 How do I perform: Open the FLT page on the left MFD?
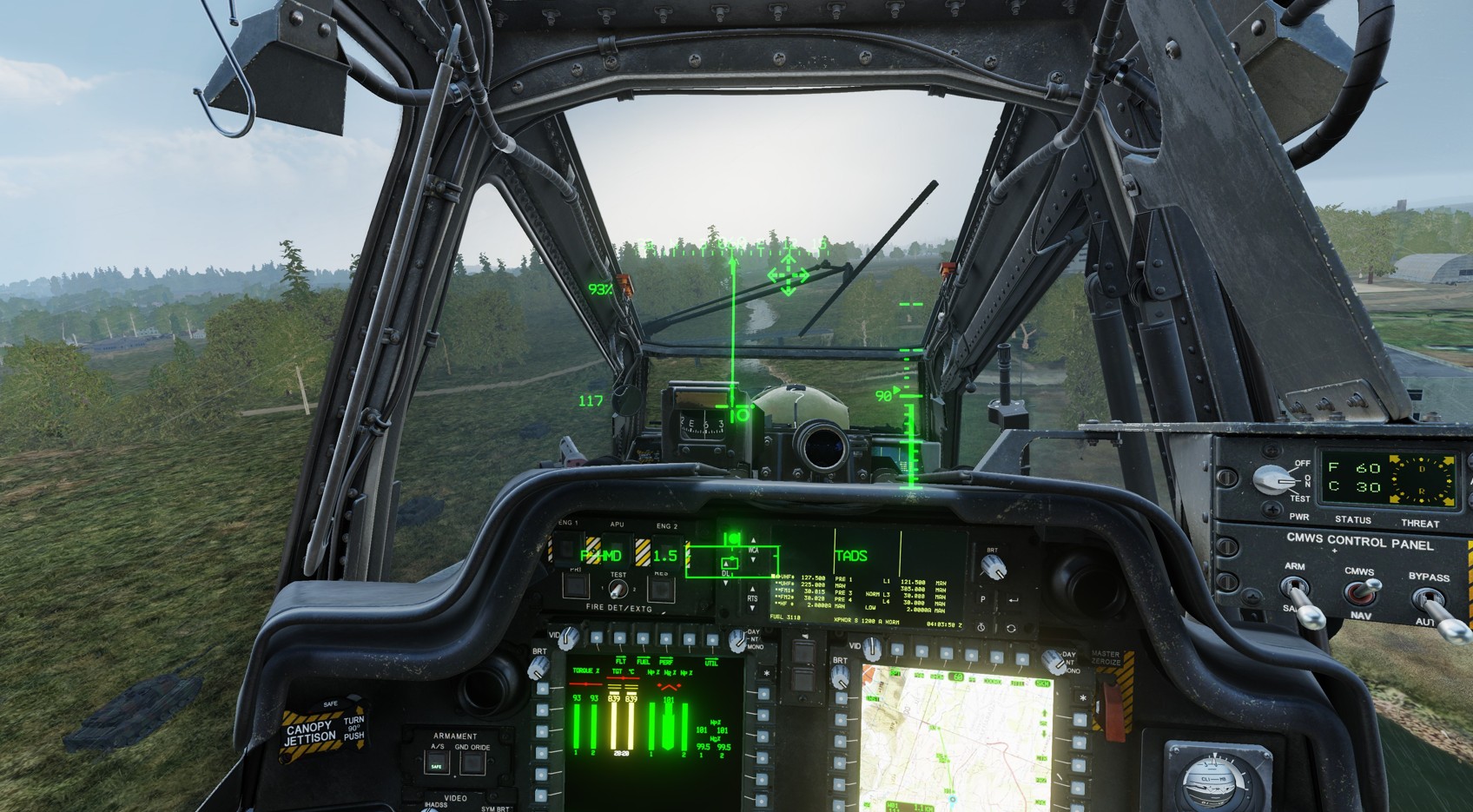tap(619, 638)
